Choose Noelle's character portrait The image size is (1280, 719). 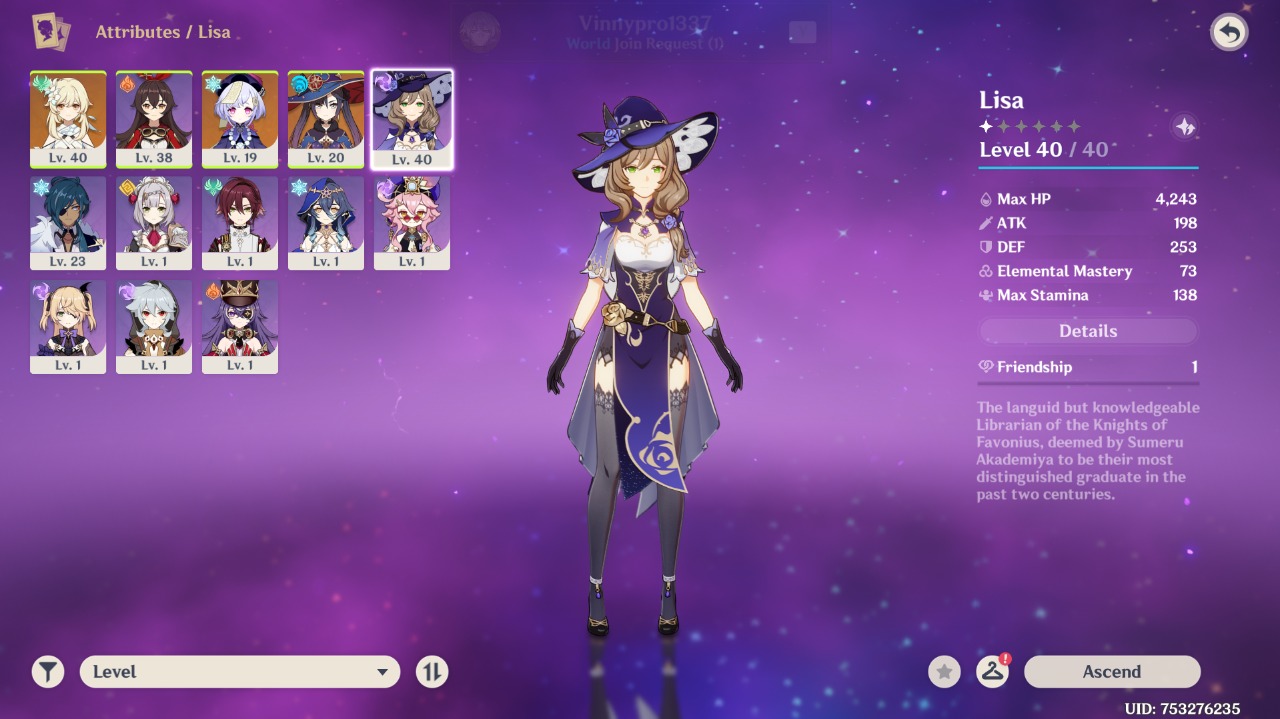[x=154, y=222]
